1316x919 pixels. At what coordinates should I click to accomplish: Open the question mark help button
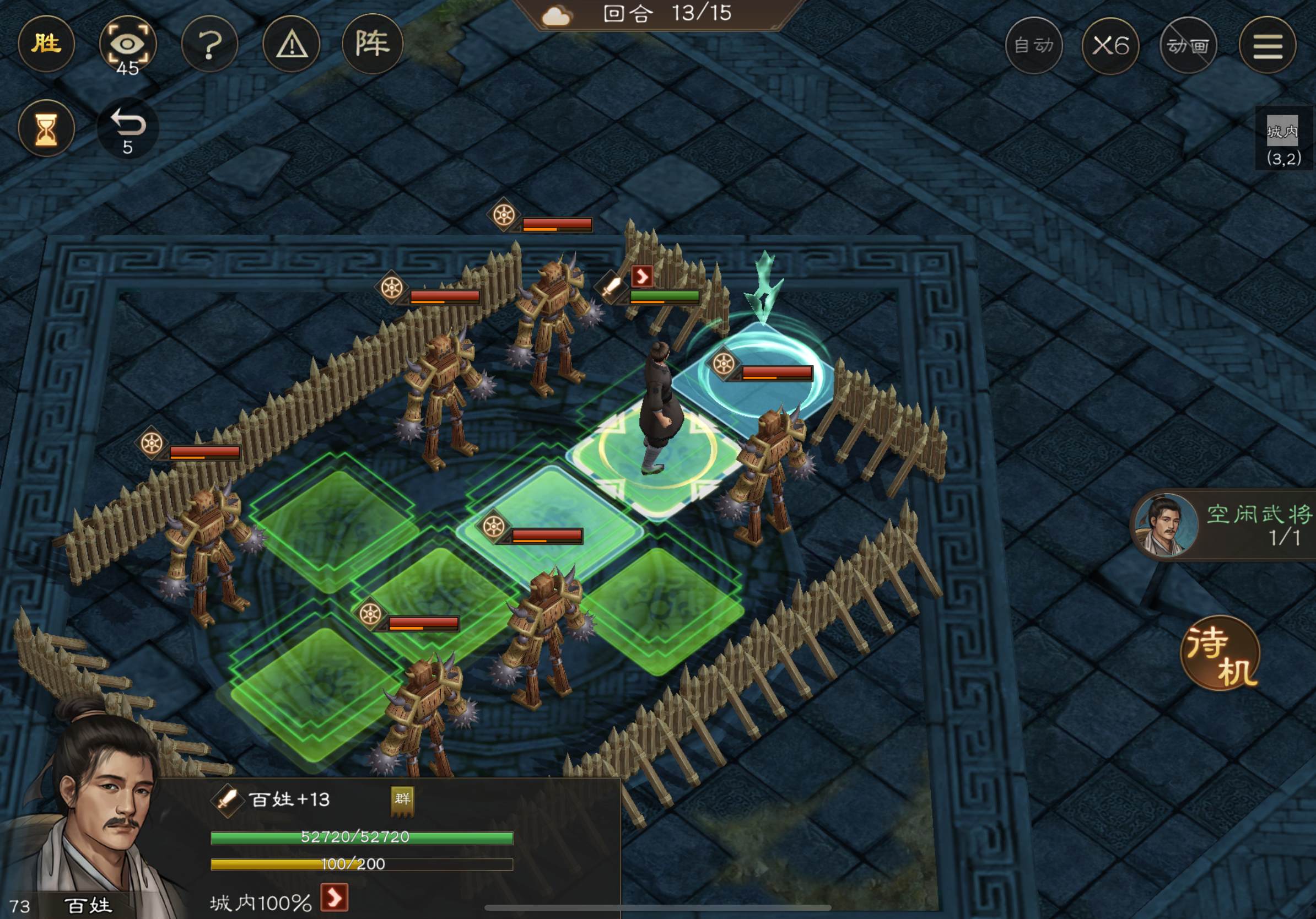click(x=210, y=44)
